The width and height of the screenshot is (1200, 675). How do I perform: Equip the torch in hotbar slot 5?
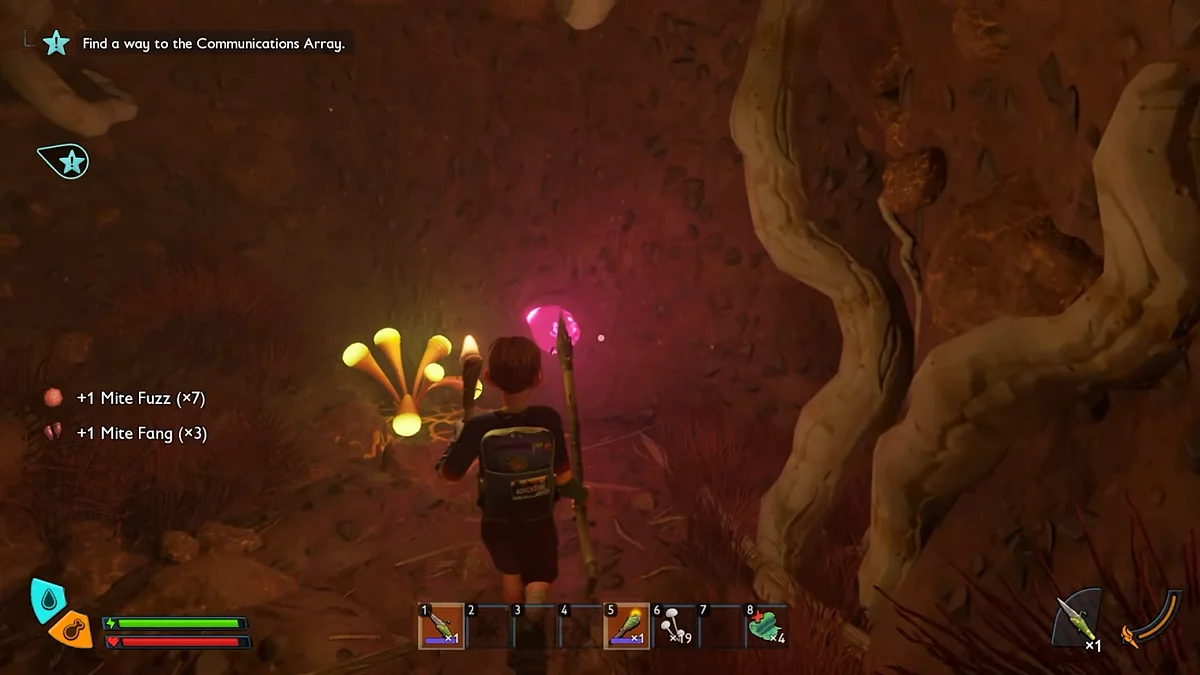pyautogui.click(x=627, y=626)
